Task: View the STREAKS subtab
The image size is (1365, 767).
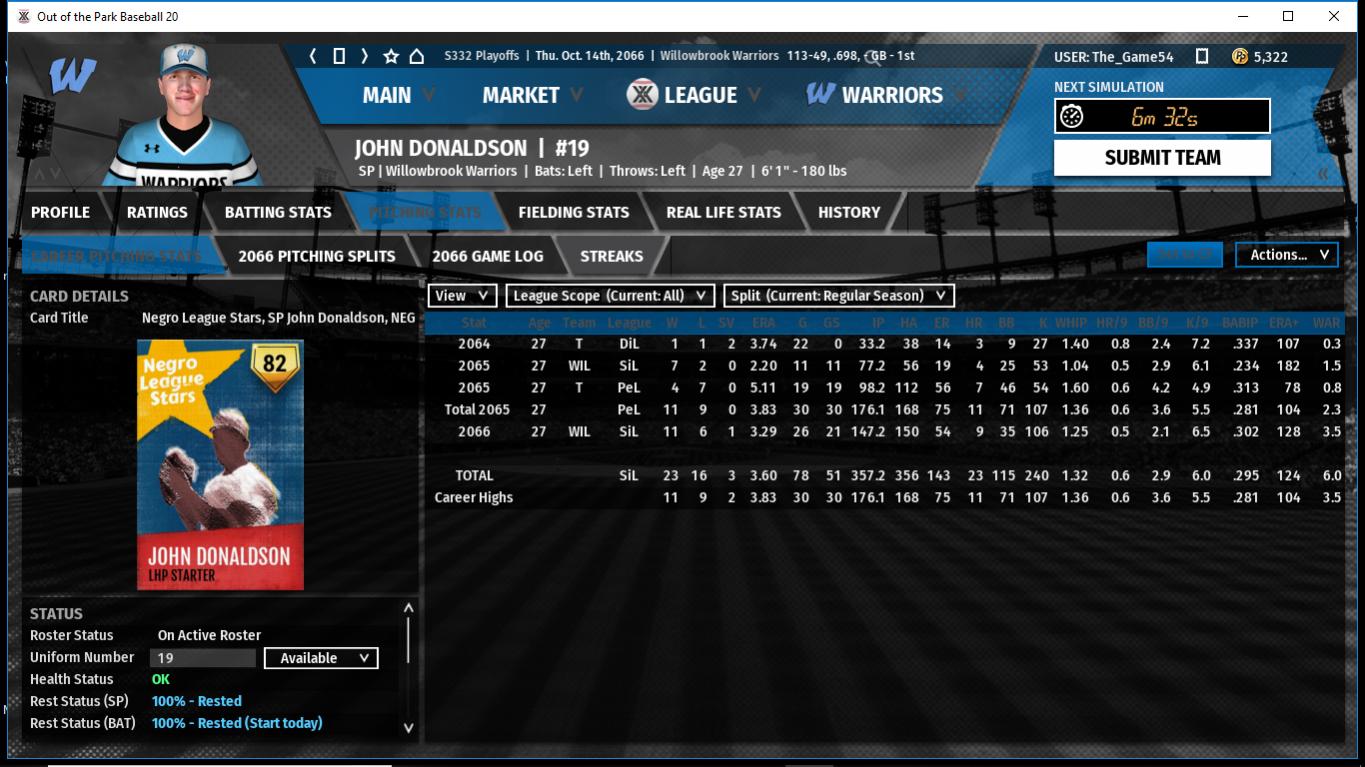Action: (x=611, y=256)
